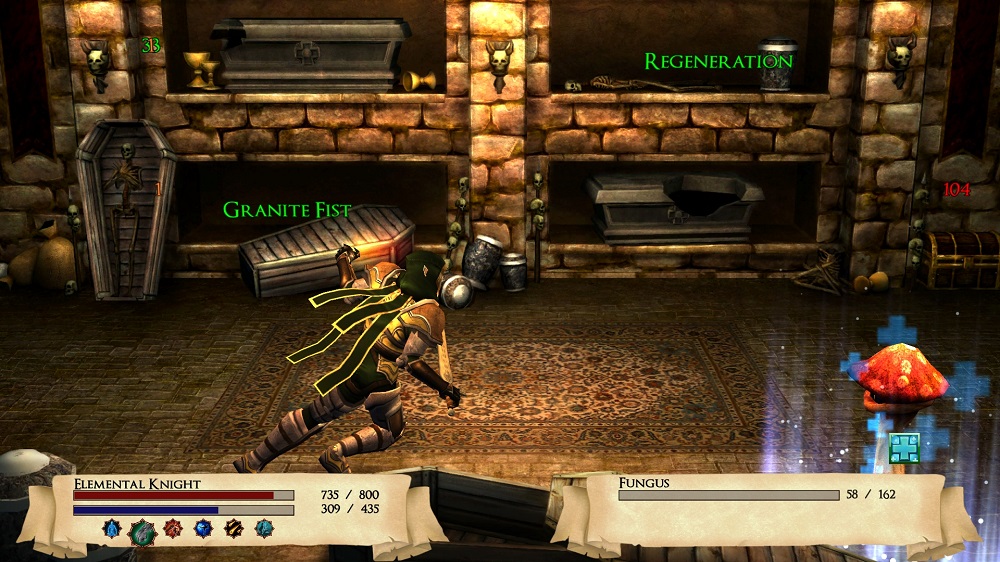Choose the red fiery claw ability icon
This screenshot has width=1000, height=562.
pos(173,529)
